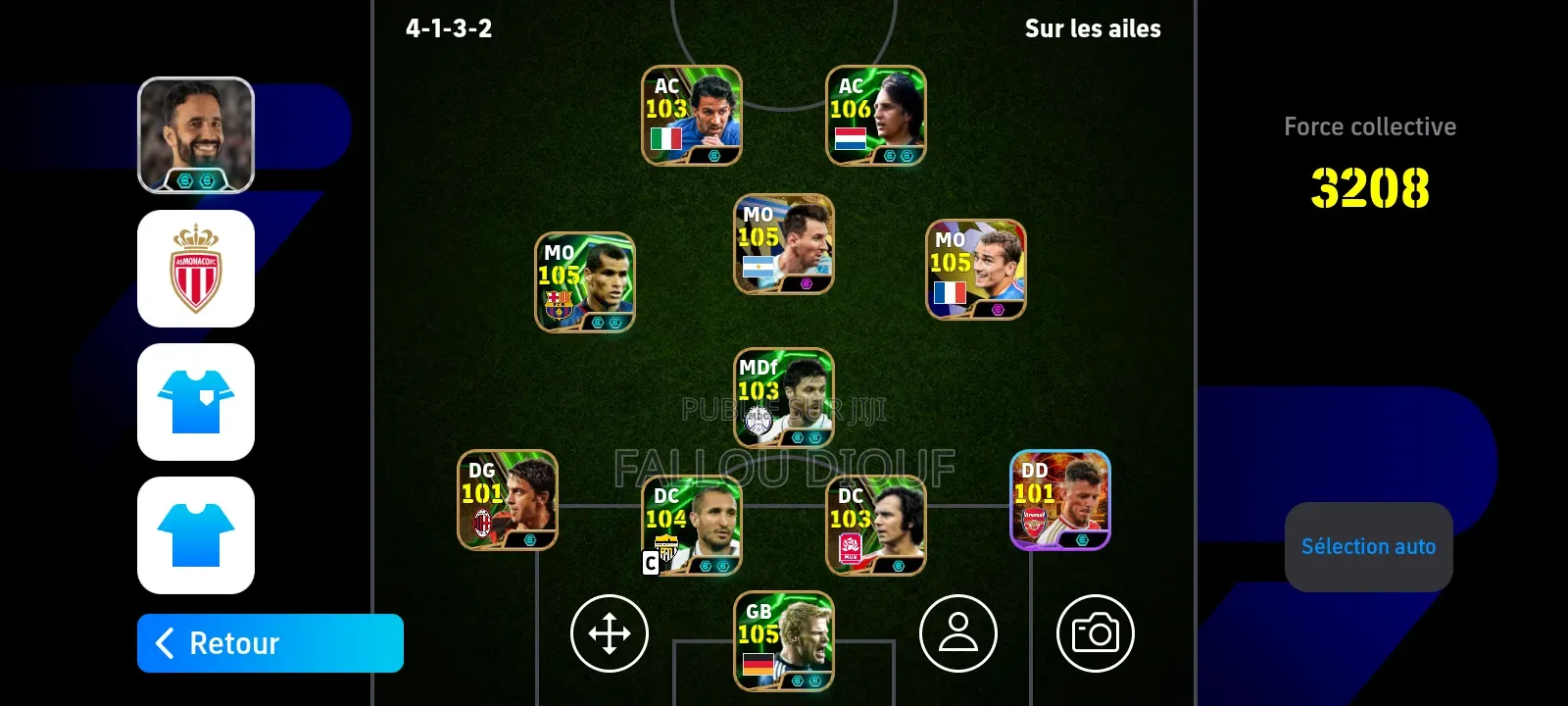
Task: Select the first blue jersey icon
Action: [196, 403]
